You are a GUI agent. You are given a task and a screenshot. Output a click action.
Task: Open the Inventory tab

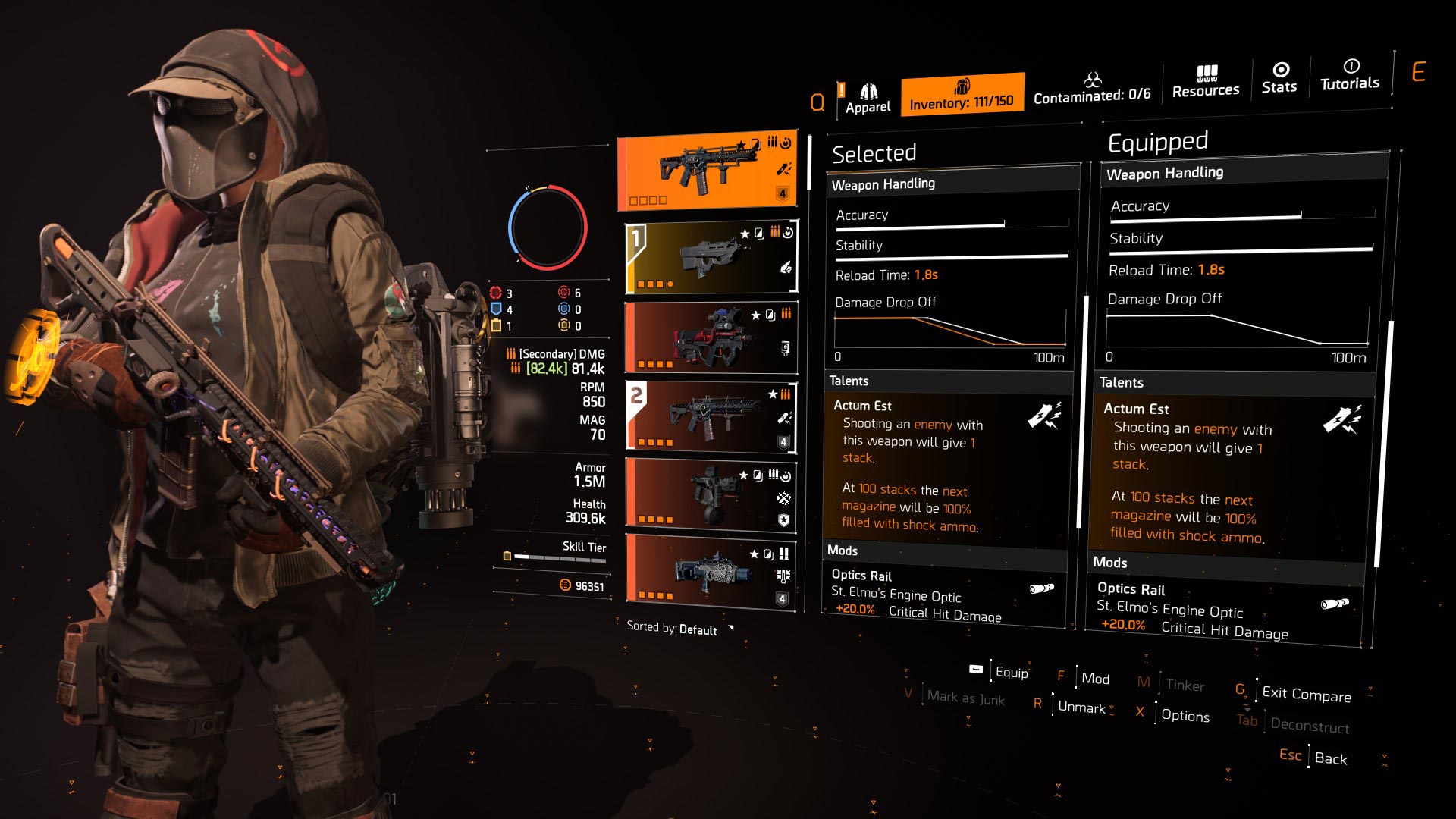click(962, 95)
